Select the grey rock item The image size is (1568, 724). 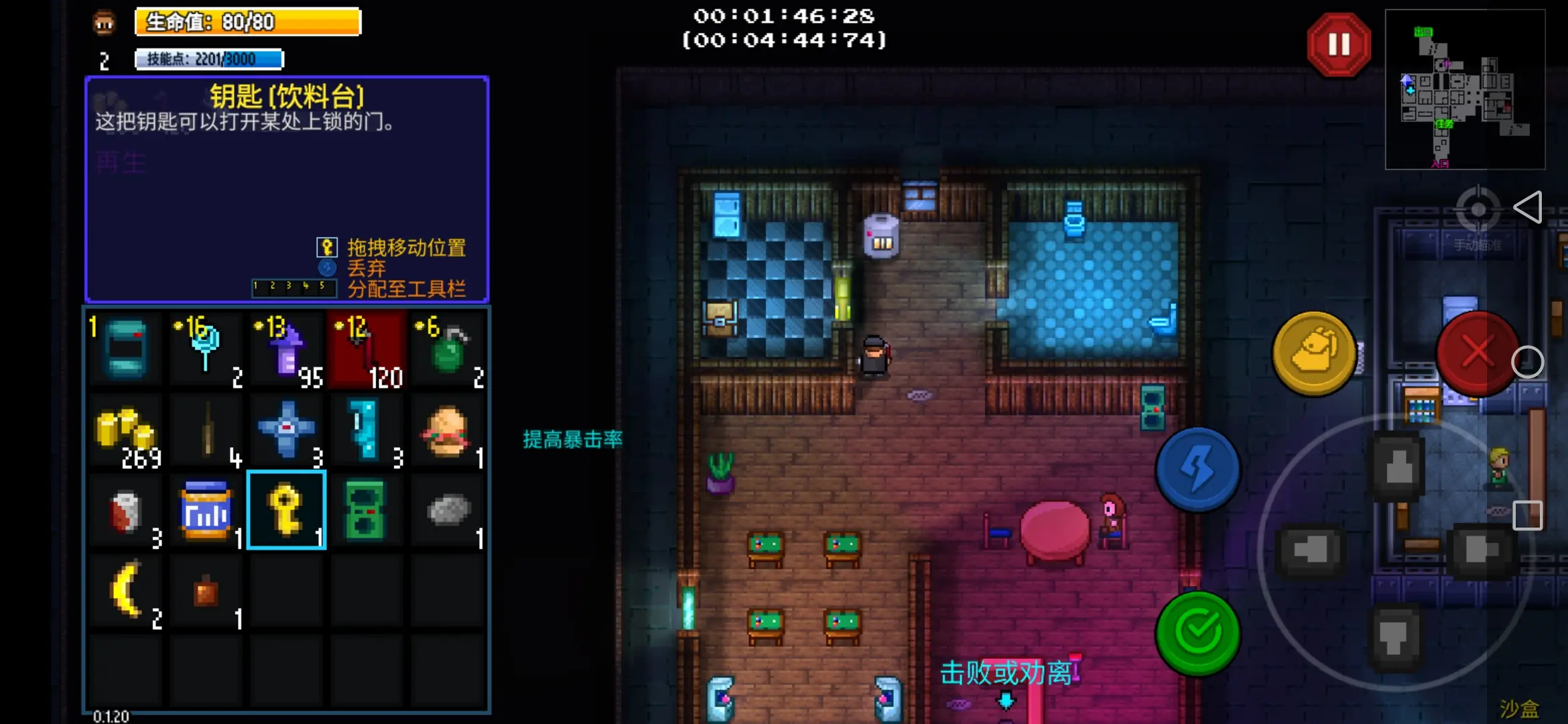tap(447, 510)
